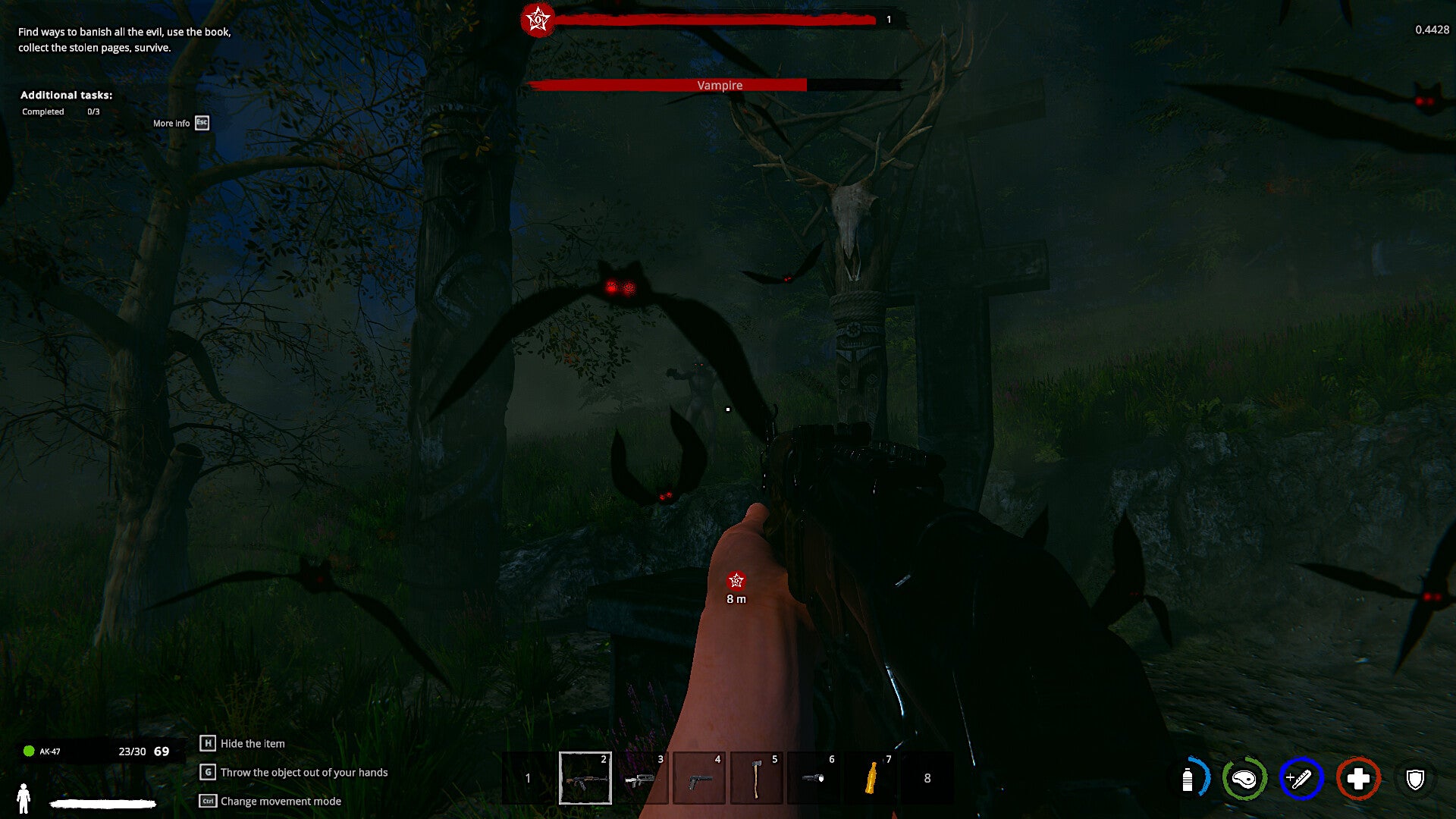Pick the flashlight hotbar slot

813,778
